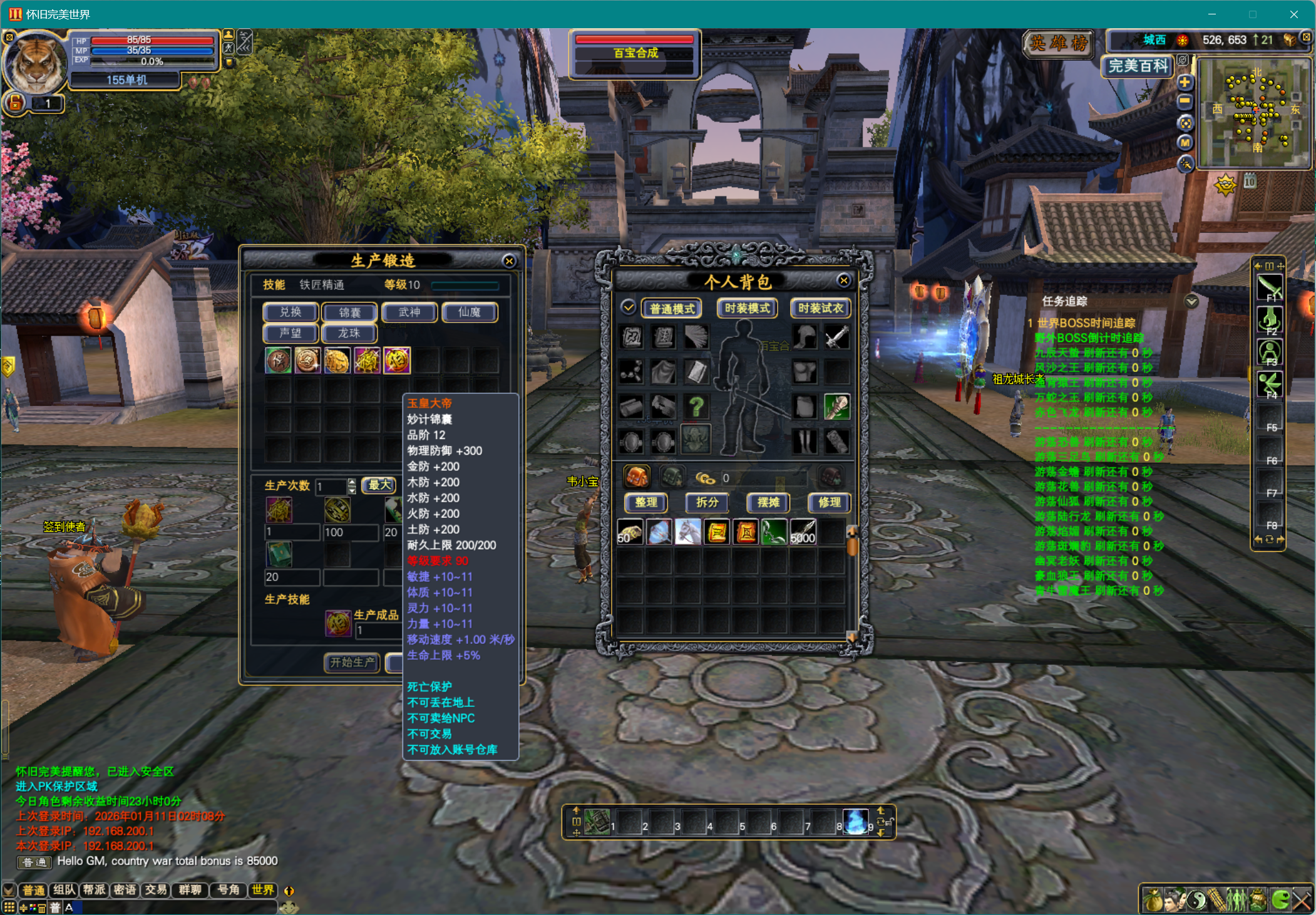The height and width of the screenshot is (915, 1316).
Task: Open the 时装试衣 fitting view
Action: (820, 308)
